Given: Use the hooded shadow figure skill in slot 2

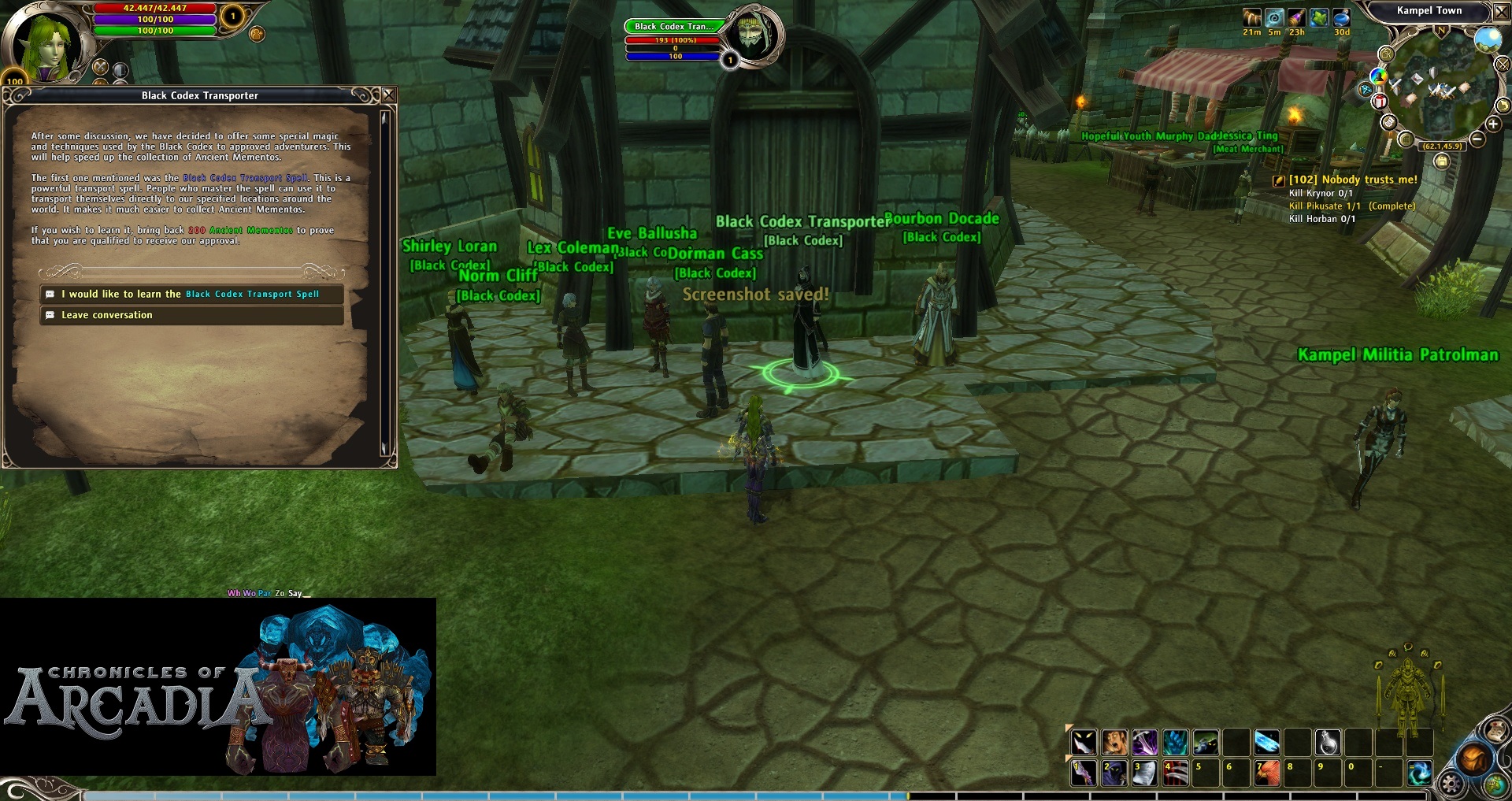Looking at the screenshot, I should (x=1114, y=773).
